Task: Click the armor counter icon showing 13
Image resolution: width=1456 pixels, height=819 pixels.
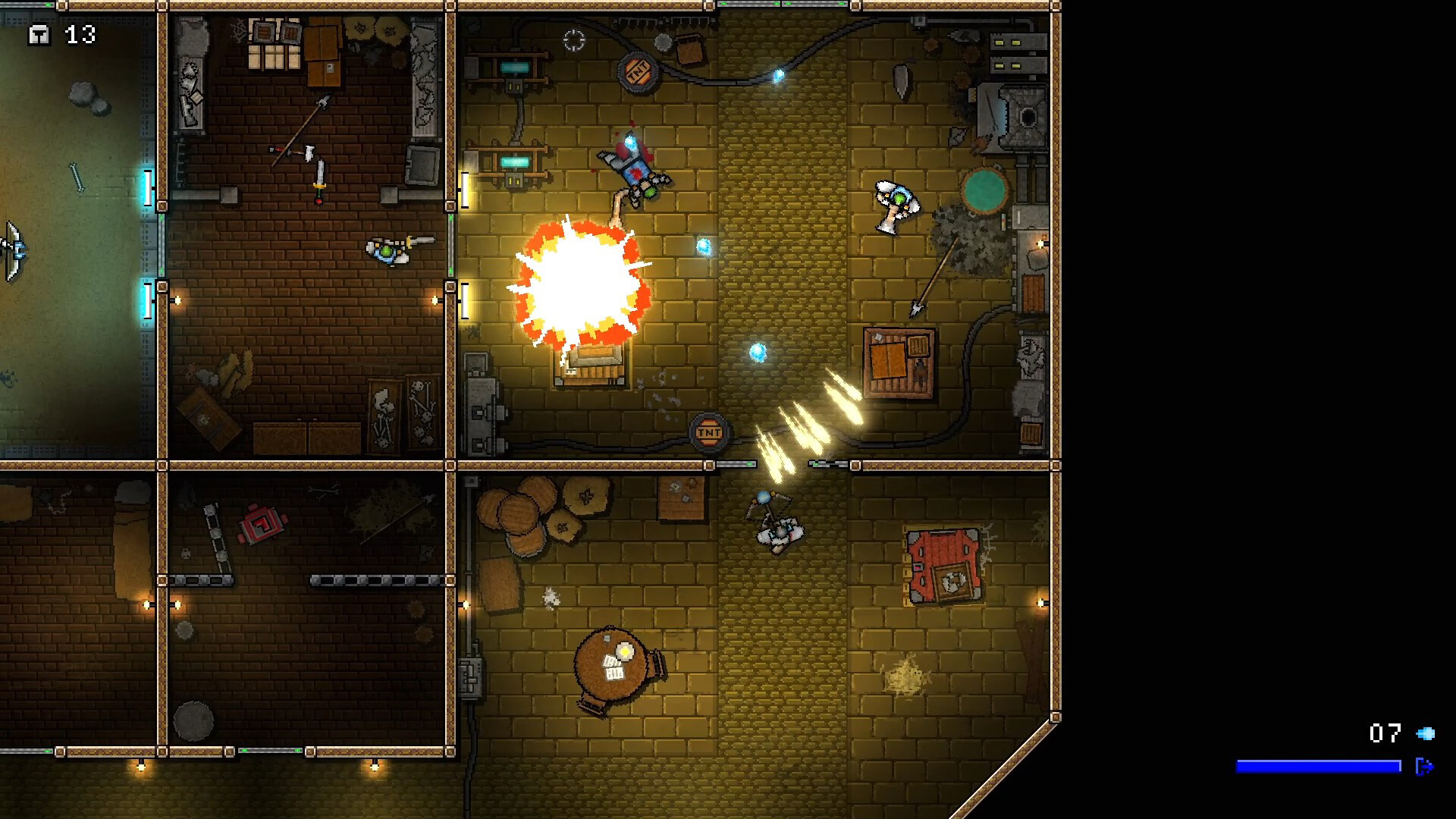Action: click(38, 34)
